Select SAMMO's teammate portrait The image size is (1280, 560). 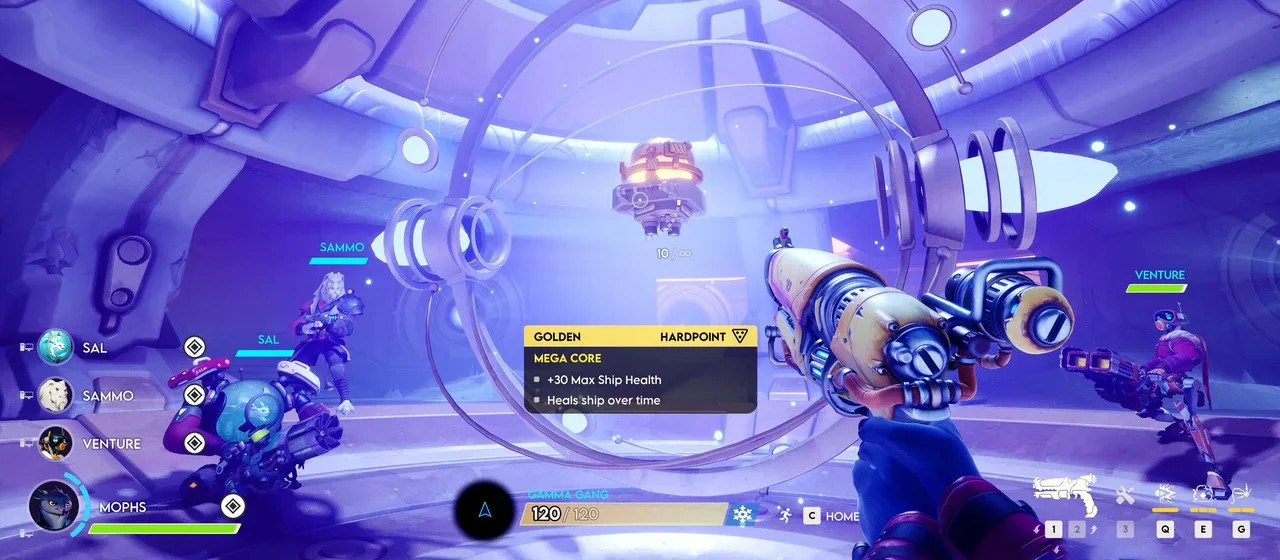pos(55,396)
